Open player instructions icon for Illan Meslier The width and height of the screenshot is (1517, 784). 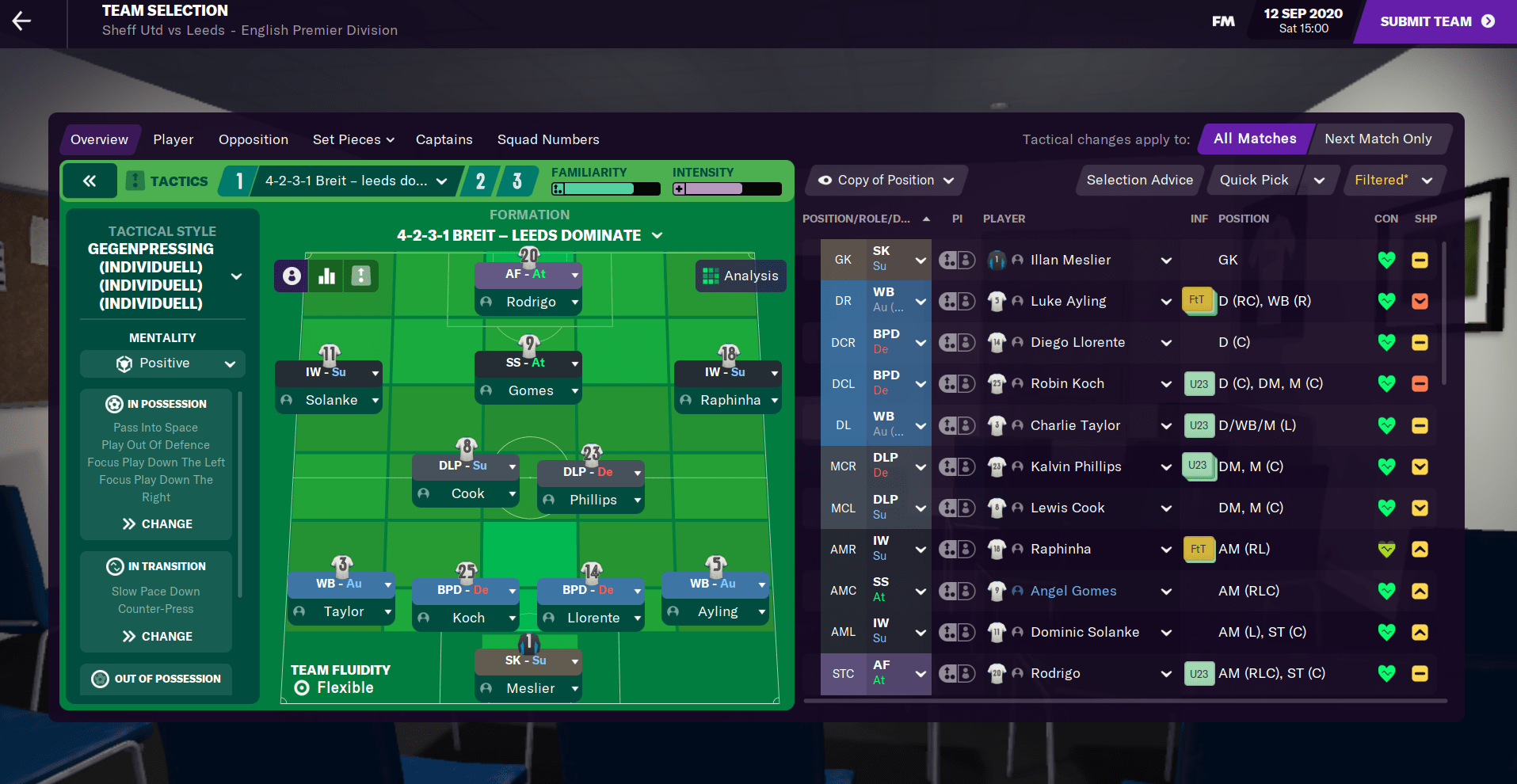(957, 260)
